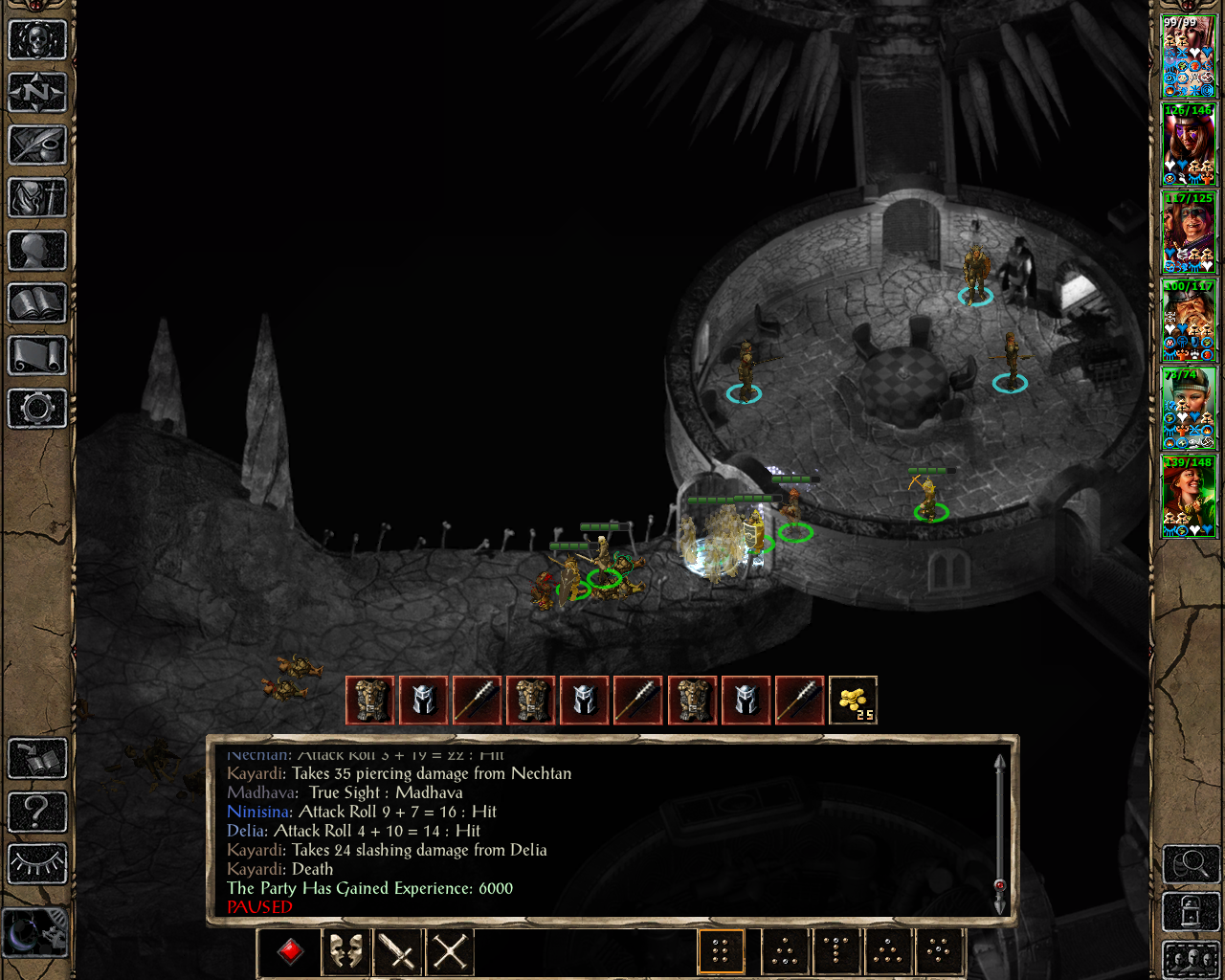Open the options gear icon
Viewport: 1225px width, 980px height.
click(x=37, y=409)
